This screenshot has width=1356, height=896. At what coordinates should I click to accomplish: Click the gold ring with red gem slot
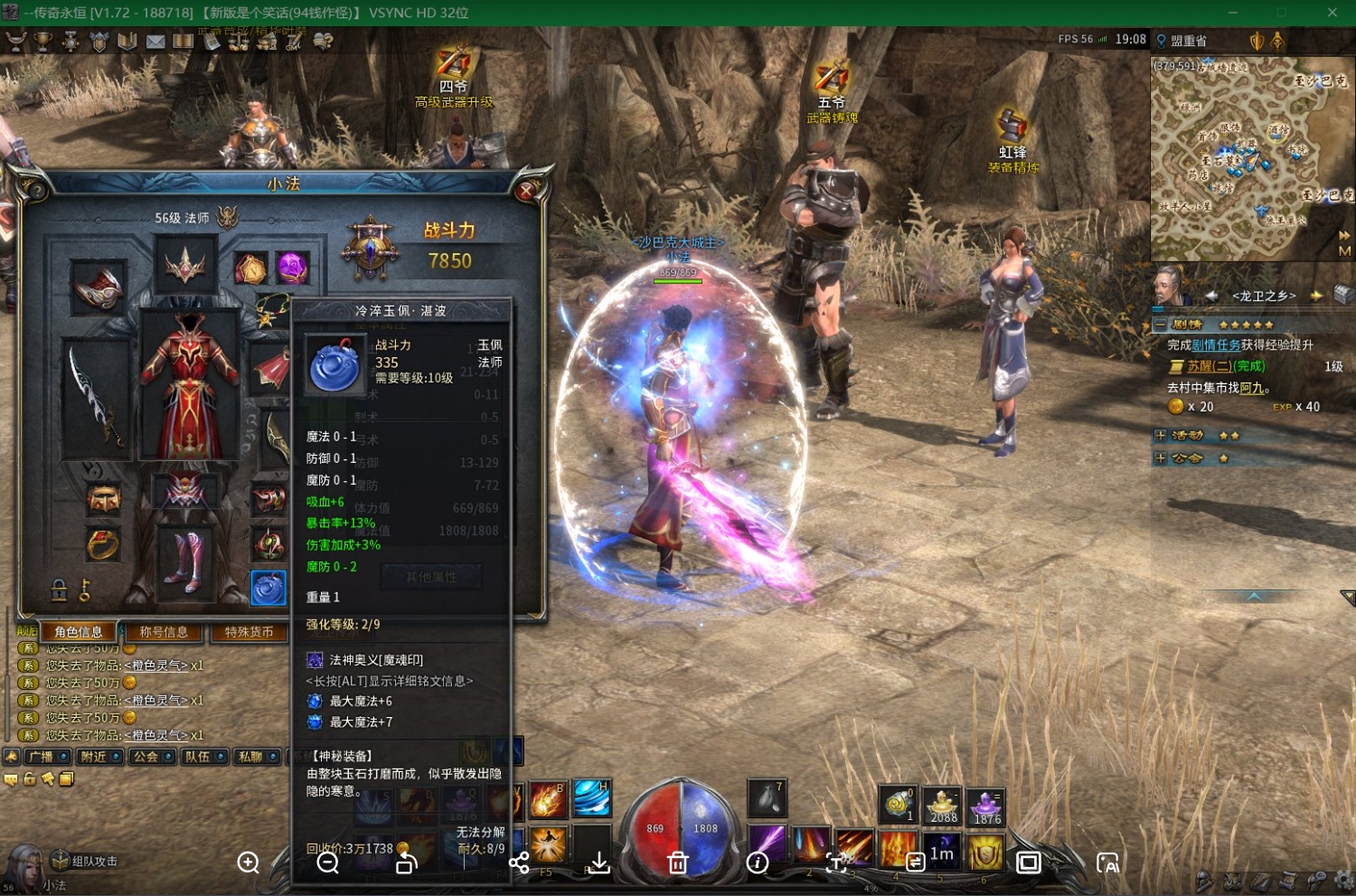tap(103, 545)
